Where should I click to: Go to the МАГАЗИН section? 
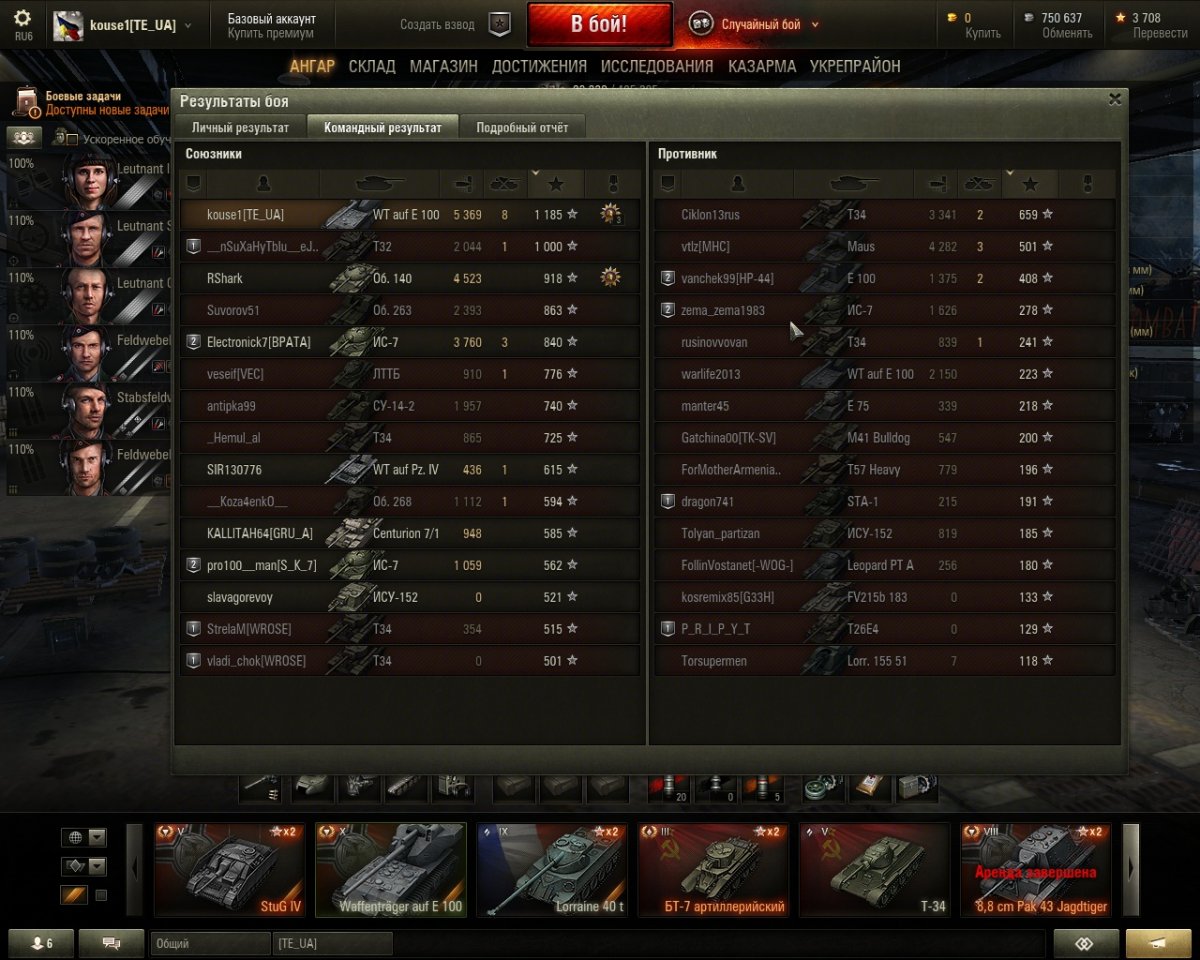pos(443,67)
